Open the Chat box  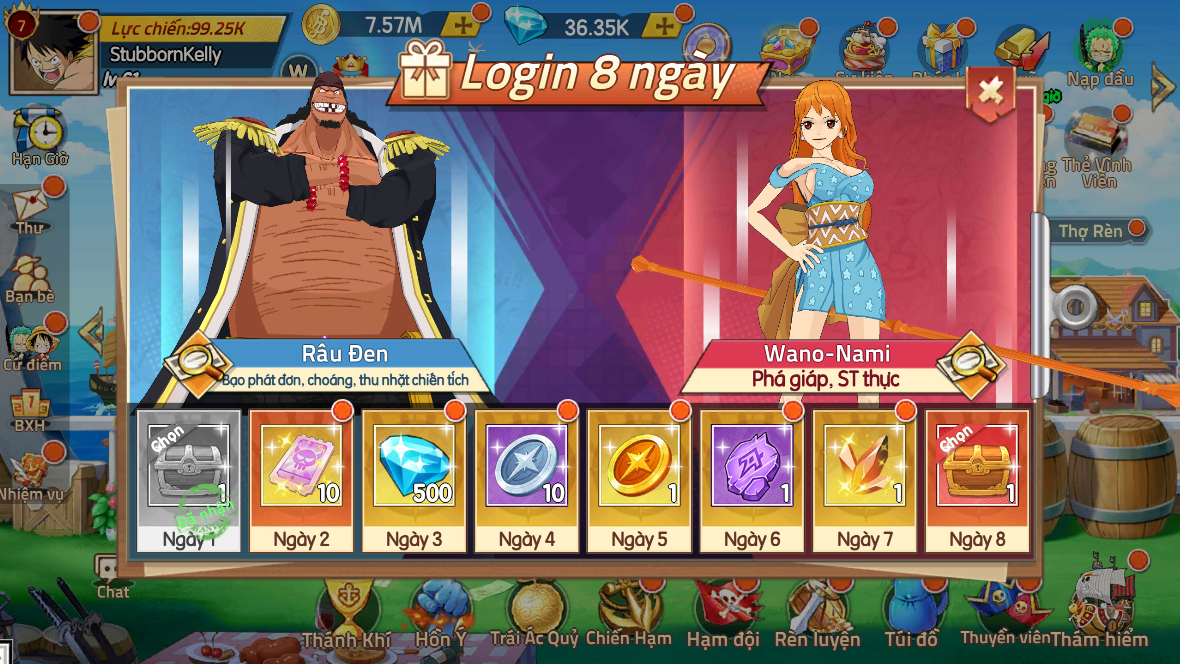(x=112, y=576)
